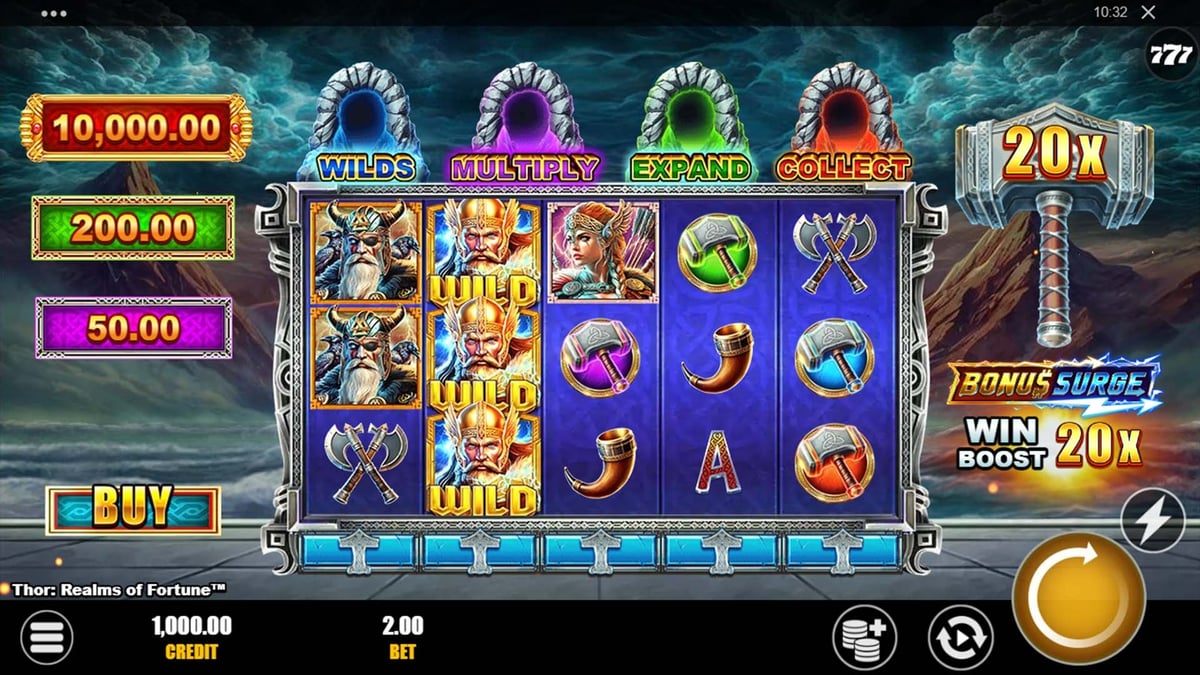Toggle the lightning bolt quick-spin button
The width and height of the screenshot is (1200, 675).
(x=1152, y=520)
